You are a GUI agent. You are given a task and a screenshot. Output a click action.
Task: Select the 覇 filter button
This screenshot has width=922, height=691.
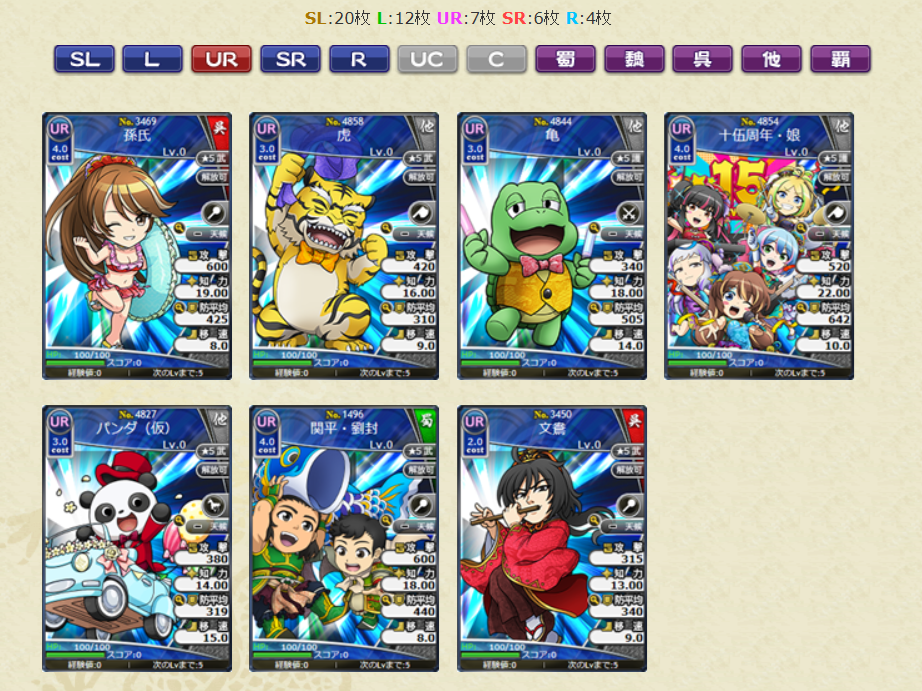pyautogui.click(x=840, y=59)
